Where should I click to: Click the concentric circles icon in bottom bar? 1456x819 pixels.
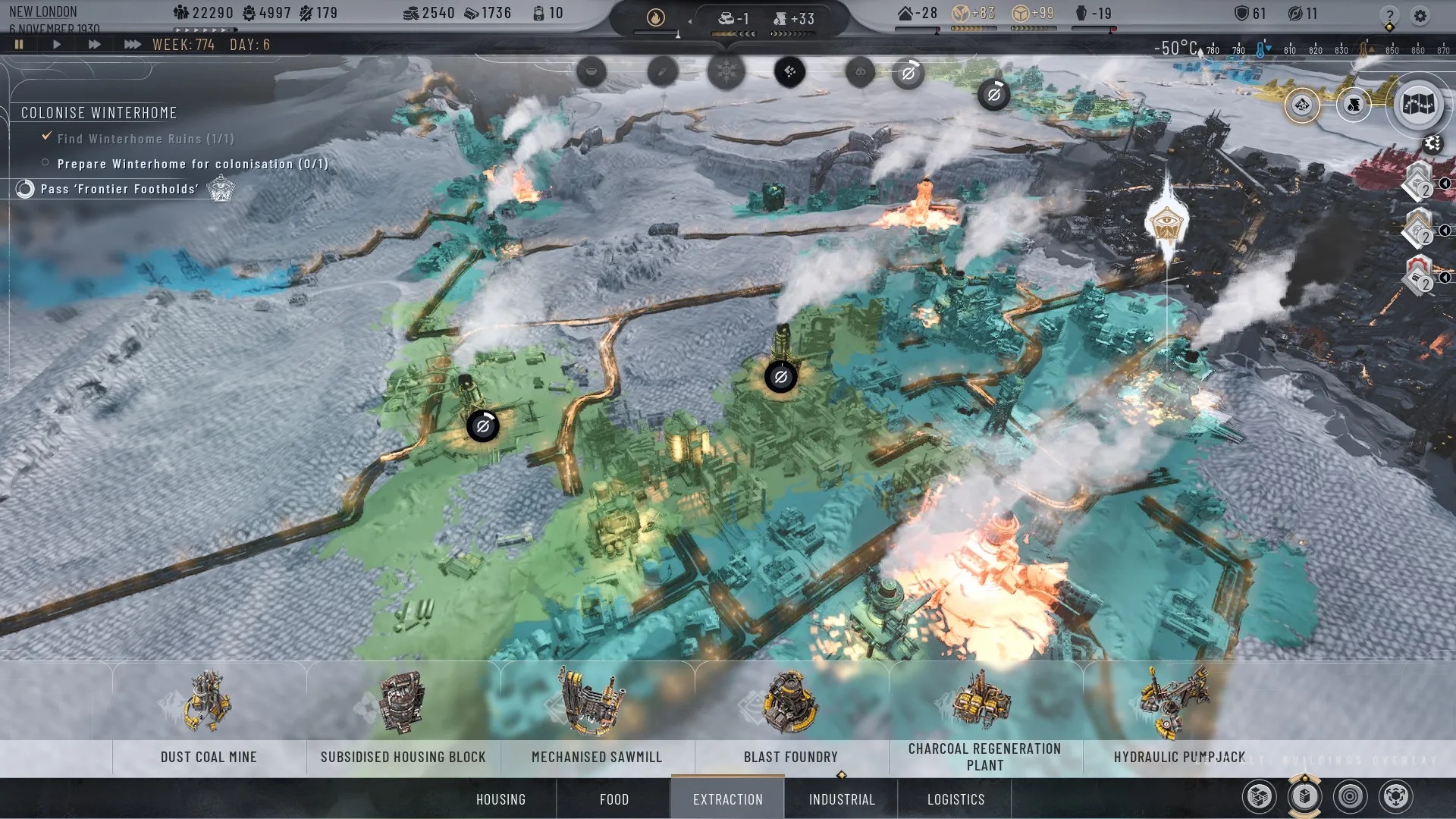pyautogui.click(x=1351, y=797)
